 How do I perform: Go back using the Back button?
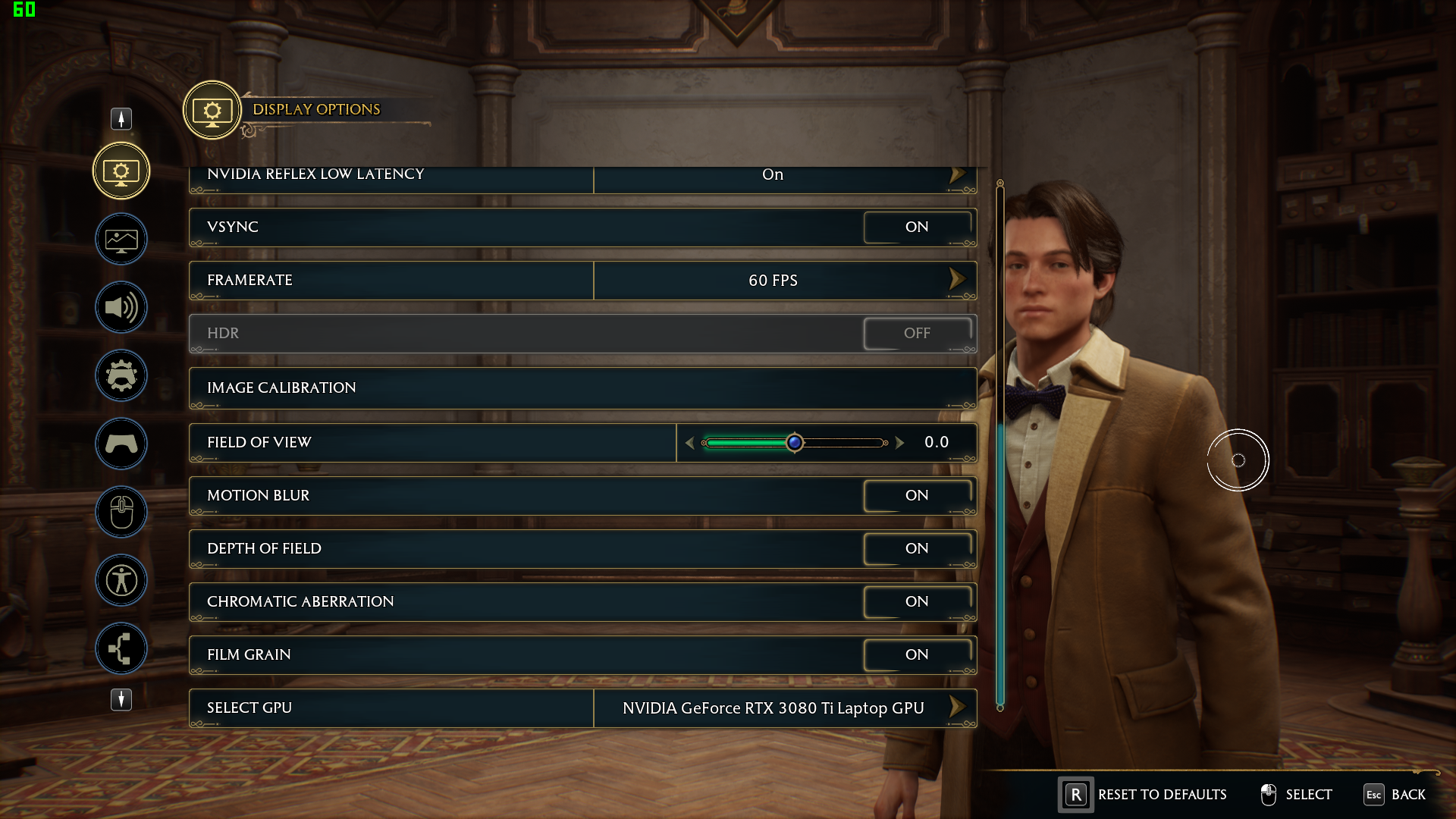[1395, 795]
